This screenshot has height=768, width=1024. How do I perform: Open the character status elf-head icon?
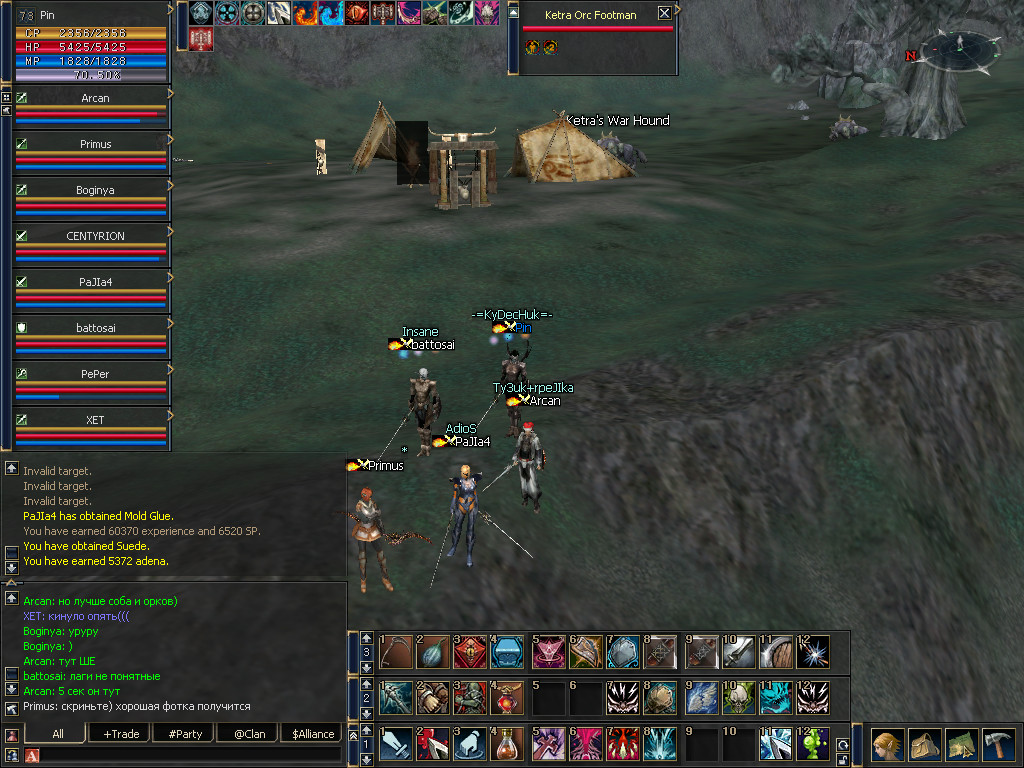886,745
